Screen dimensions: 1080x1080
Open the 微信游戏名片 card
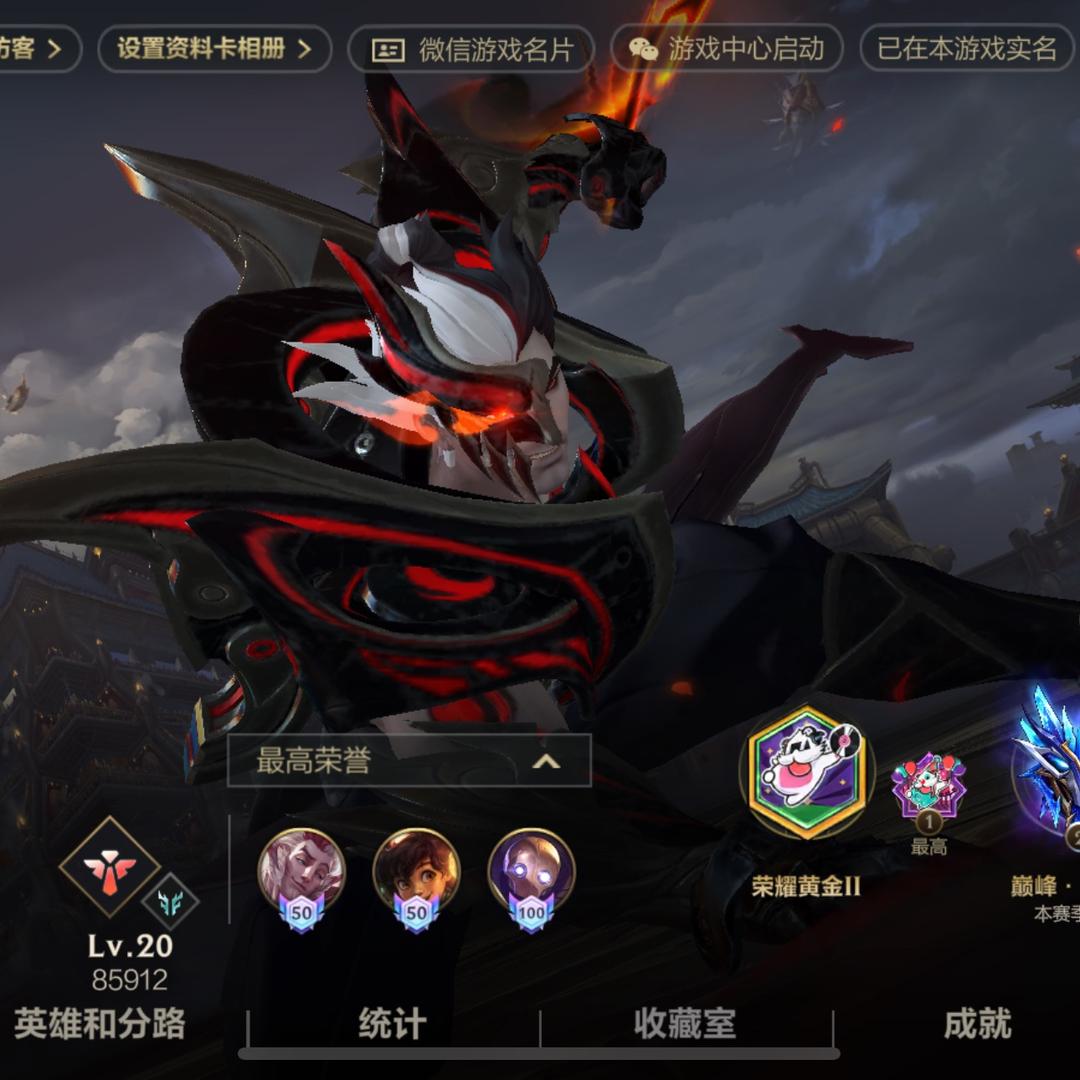(x=471, y=49)
